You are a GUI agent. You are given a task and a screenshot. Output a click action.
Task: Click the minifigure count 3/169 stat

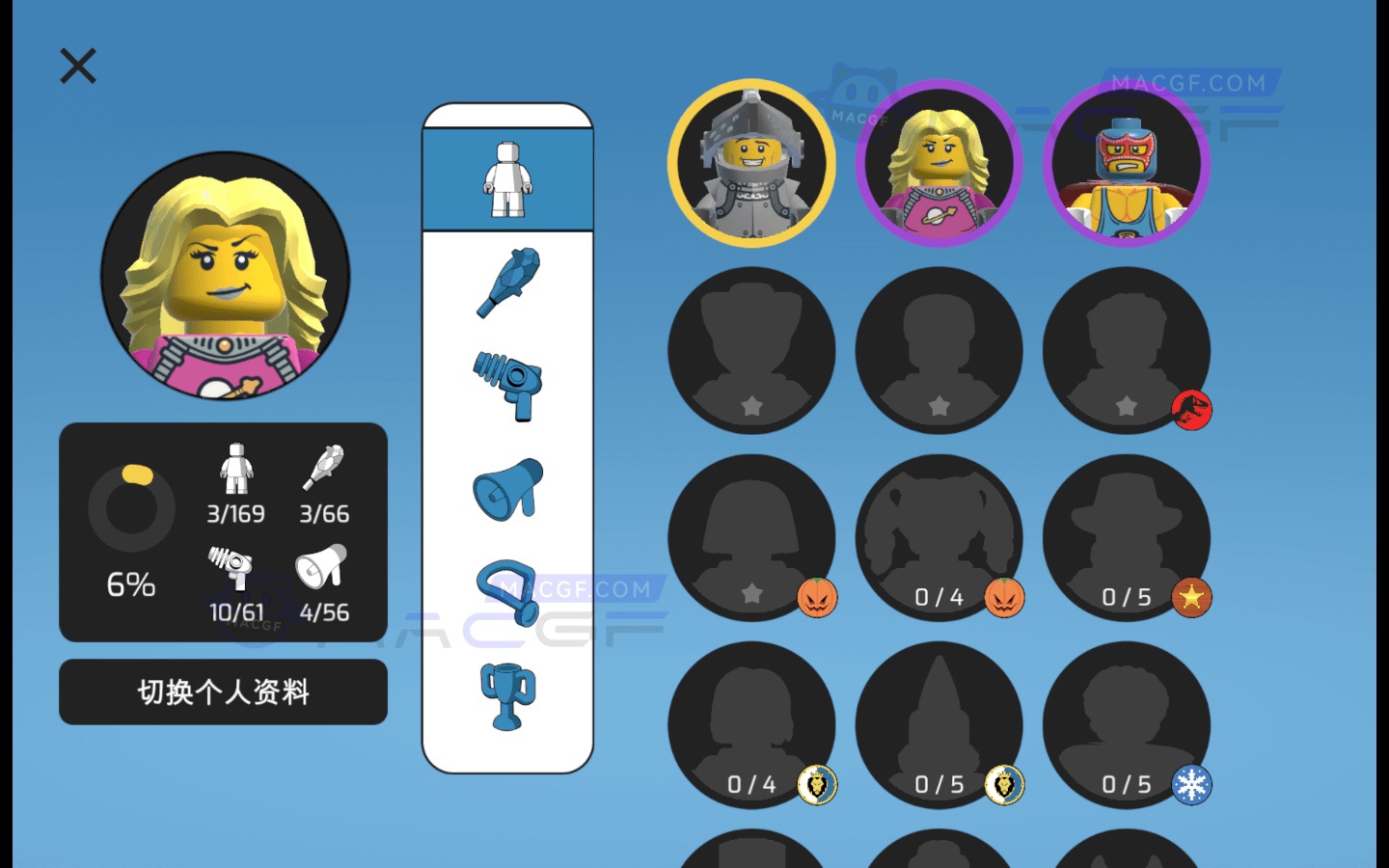point(234,482)
